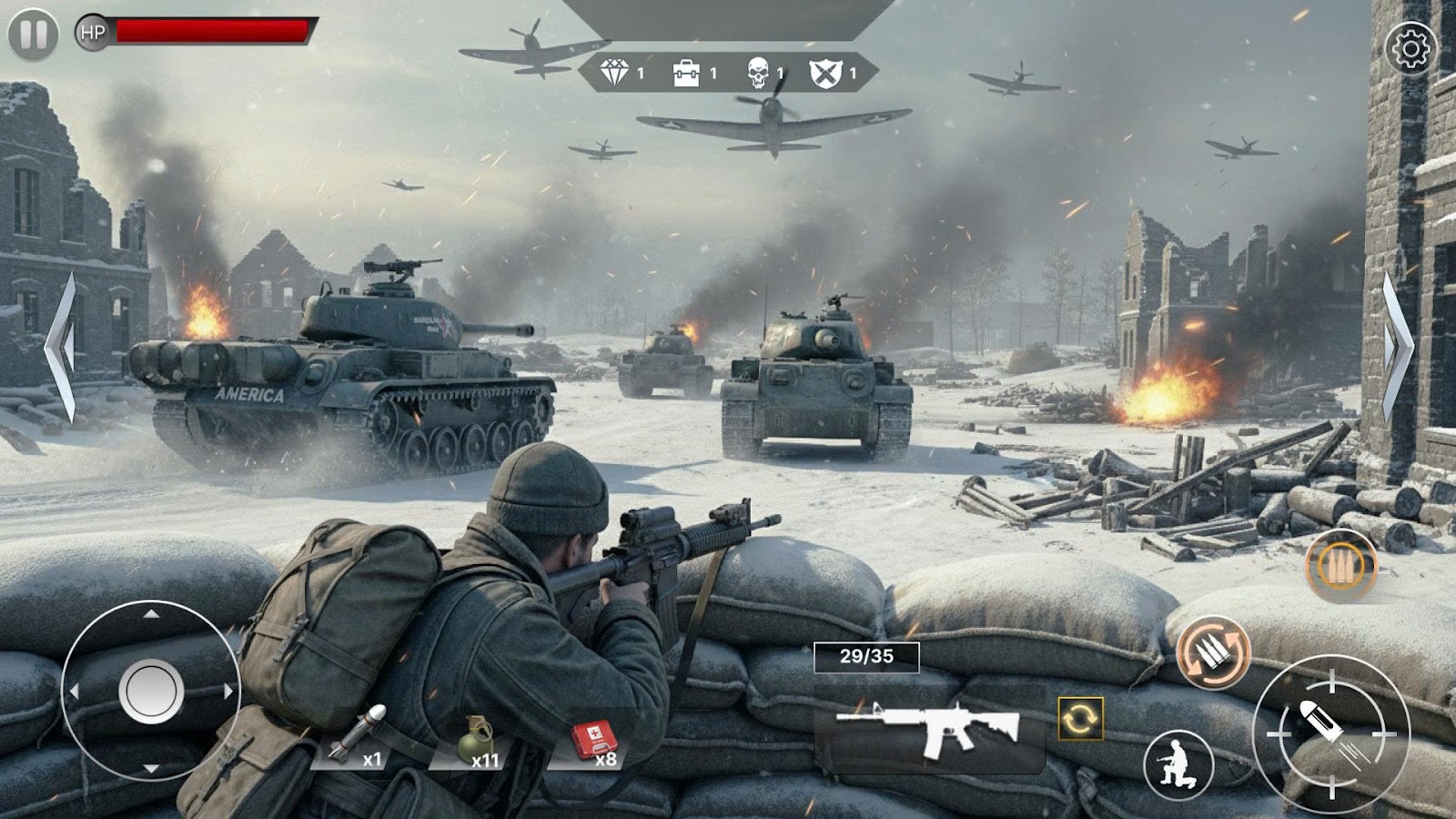Click the movement joystick knob
Screen dimensions: 1456x819
(x=151, y=692)
